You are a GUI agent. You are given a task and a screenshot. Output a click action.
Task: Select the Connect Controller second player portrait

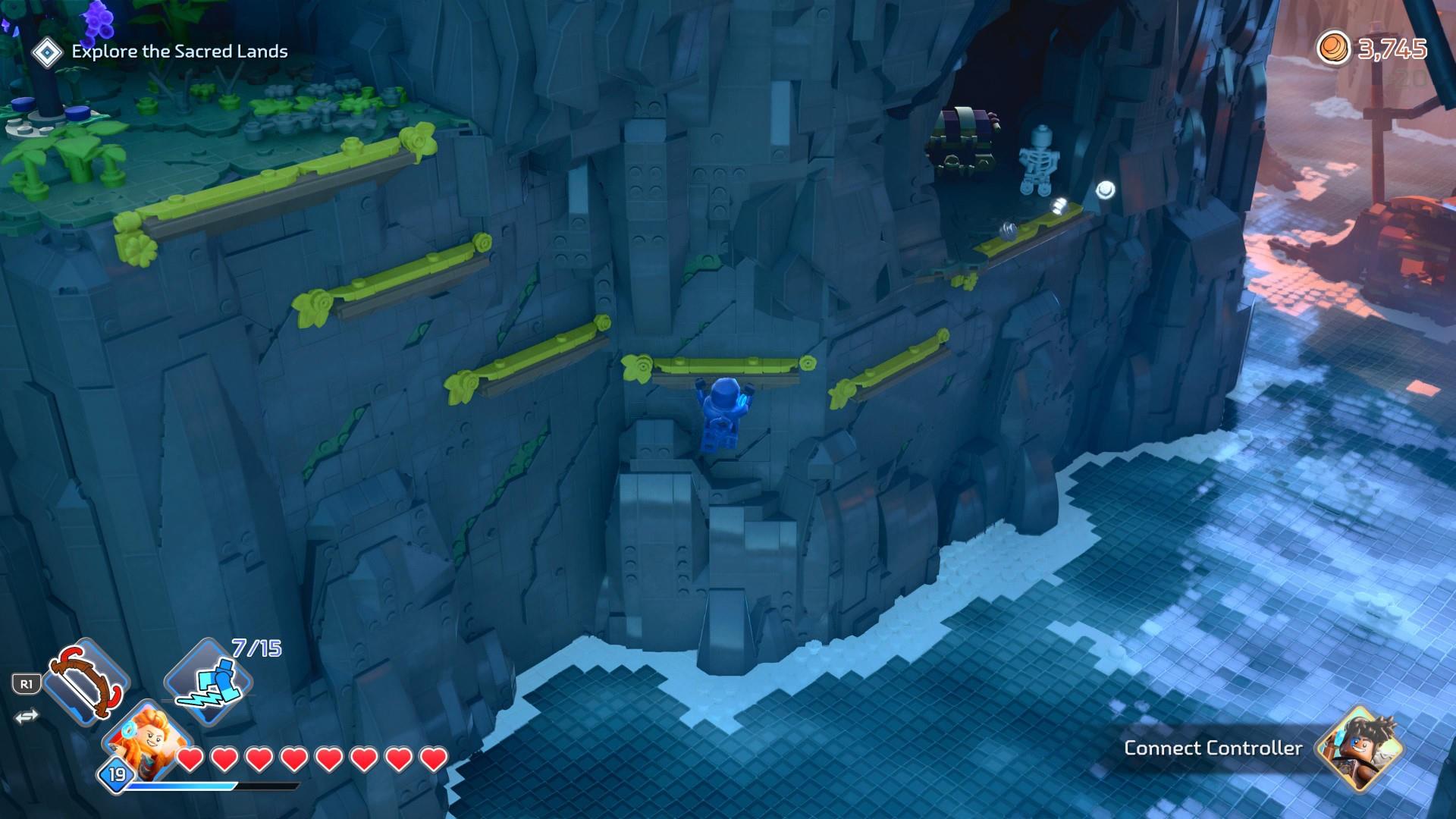1358,747
